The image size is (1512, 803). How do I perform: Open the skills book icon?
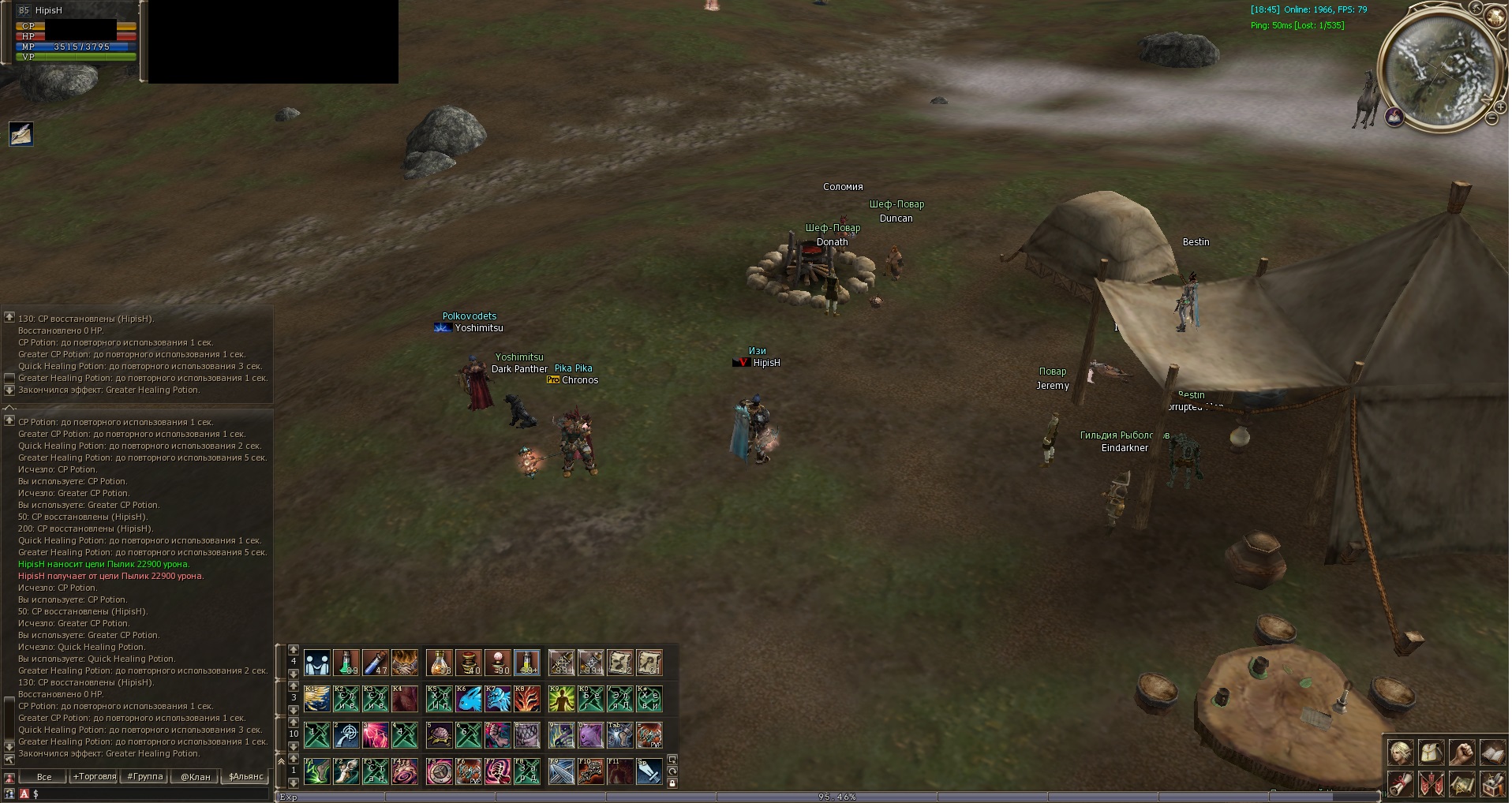[x=1492, y=753]
